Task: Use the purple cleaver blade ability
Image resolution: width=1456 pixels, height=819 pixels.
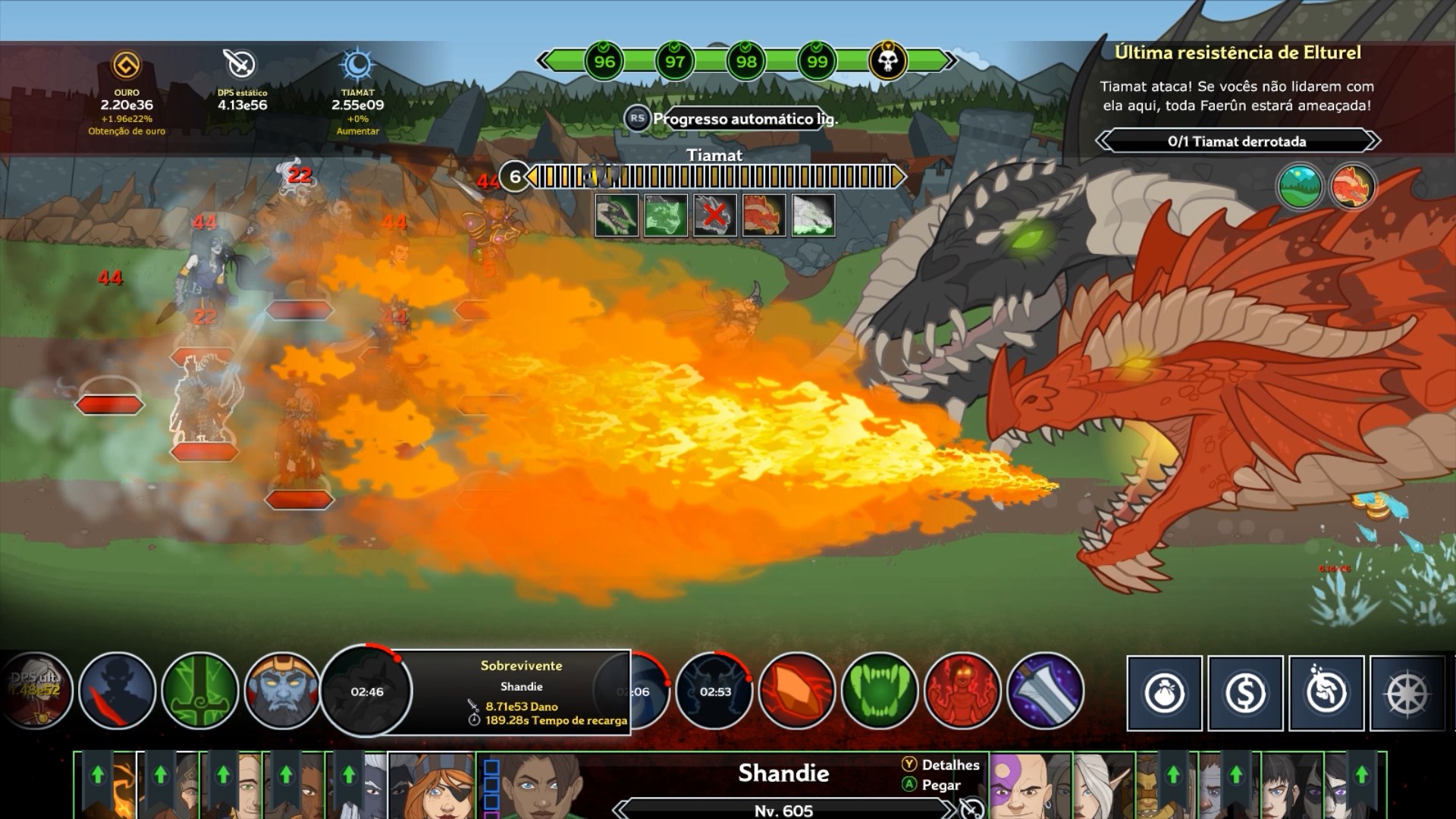Action: [x=1045, y=691]
